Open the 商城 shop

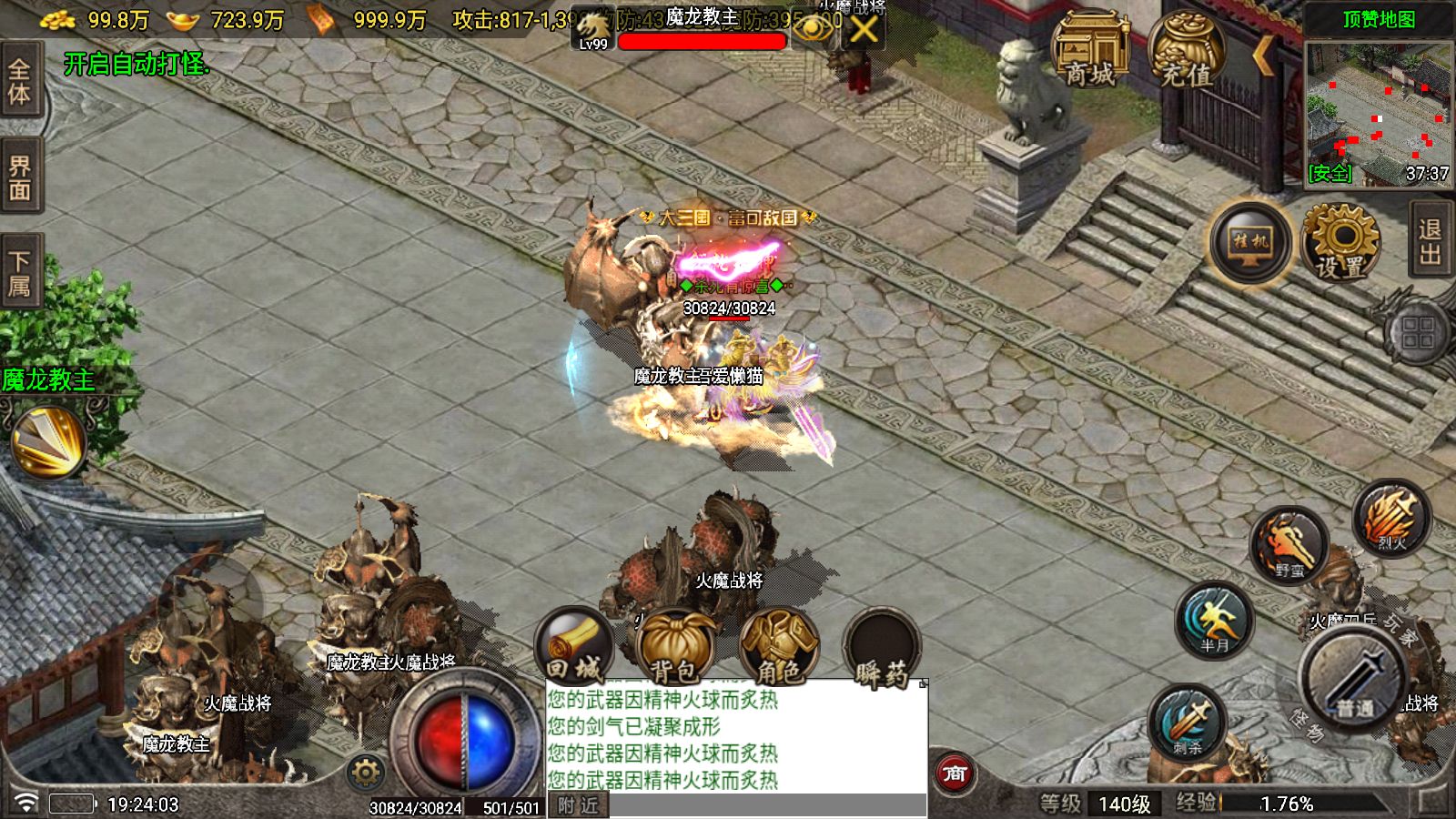click(1089, 52)
